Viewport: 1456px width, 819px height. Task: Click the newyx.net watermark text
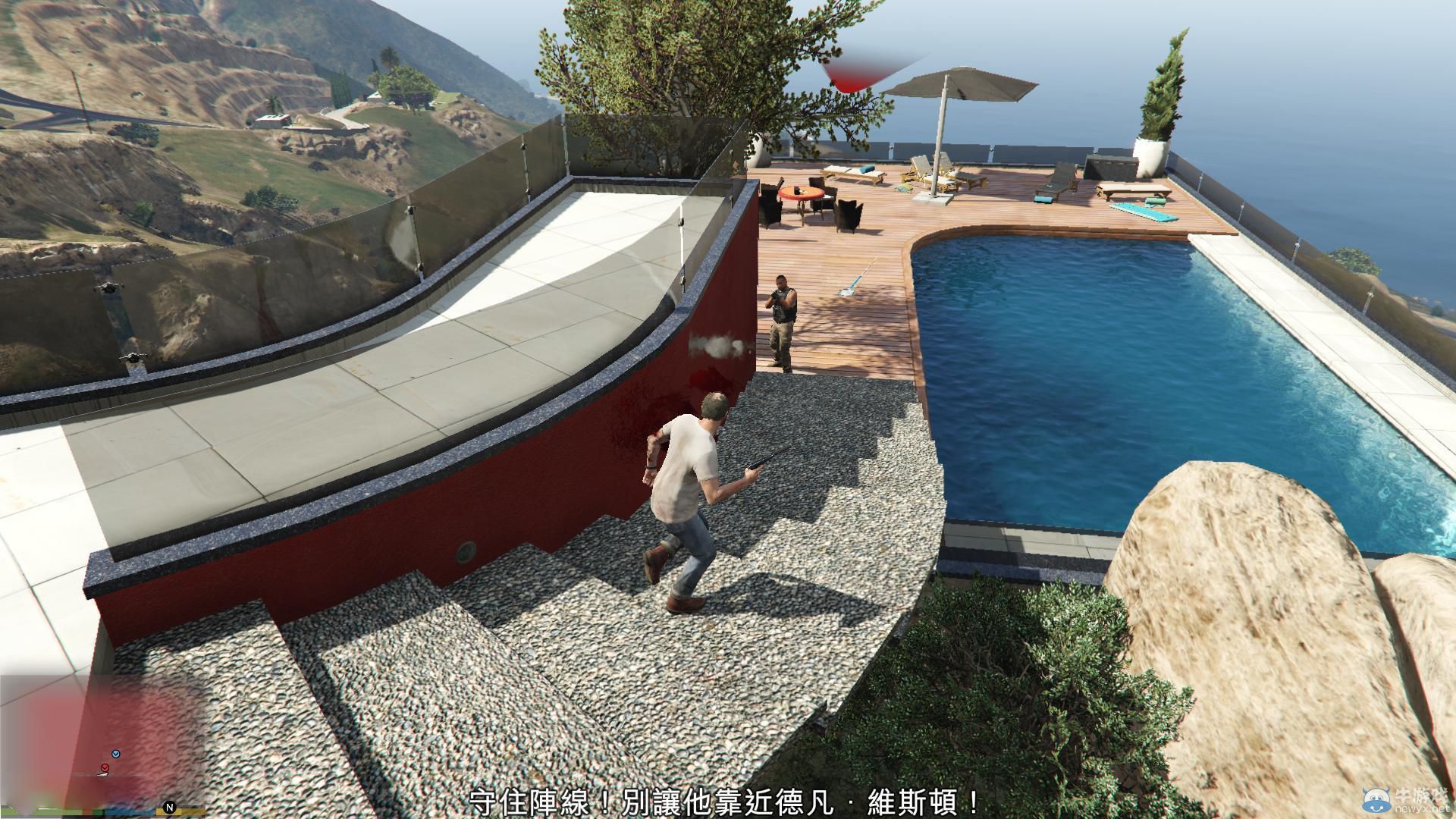pos(1423,808)
